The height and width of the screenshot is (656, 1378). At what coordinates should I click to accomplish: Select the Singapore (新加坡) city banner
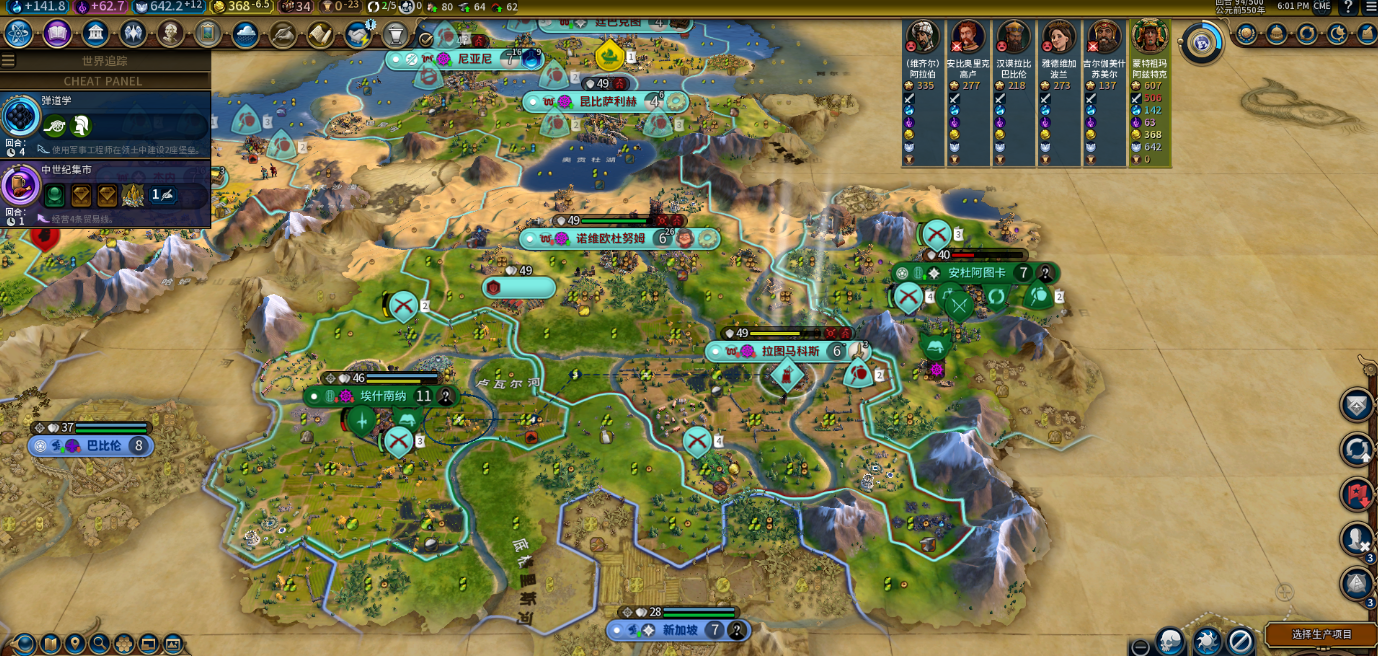pos(679,630)
